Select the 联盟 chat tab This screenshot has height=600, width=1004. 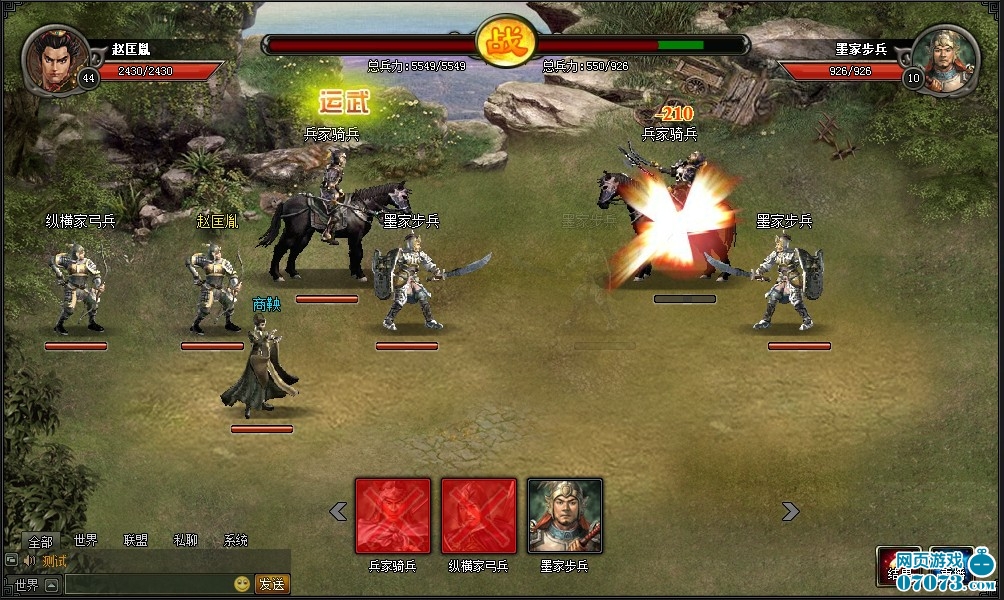136,541
